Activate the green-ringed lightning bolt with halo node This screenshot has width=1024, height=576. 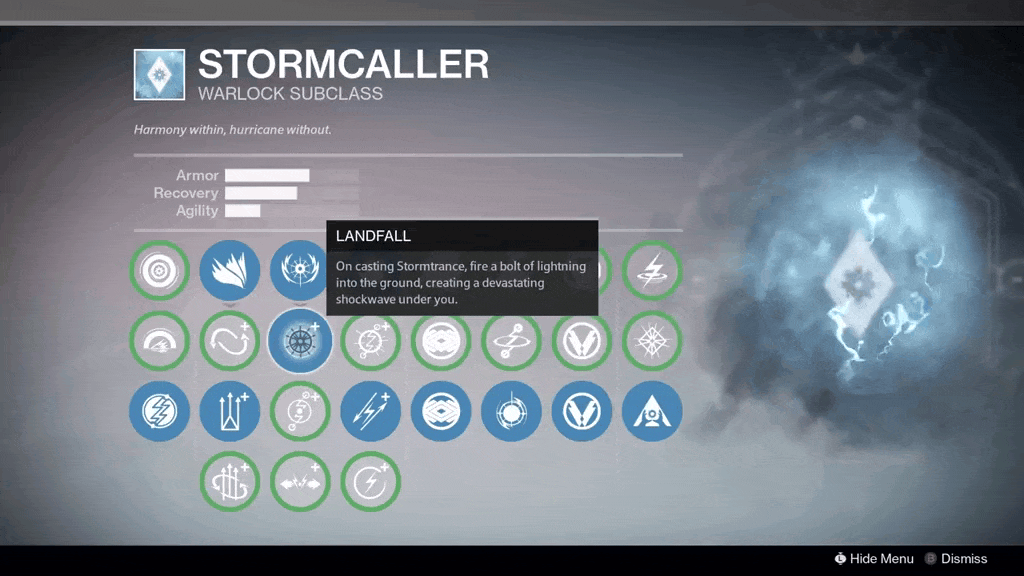tap(651, 270)
